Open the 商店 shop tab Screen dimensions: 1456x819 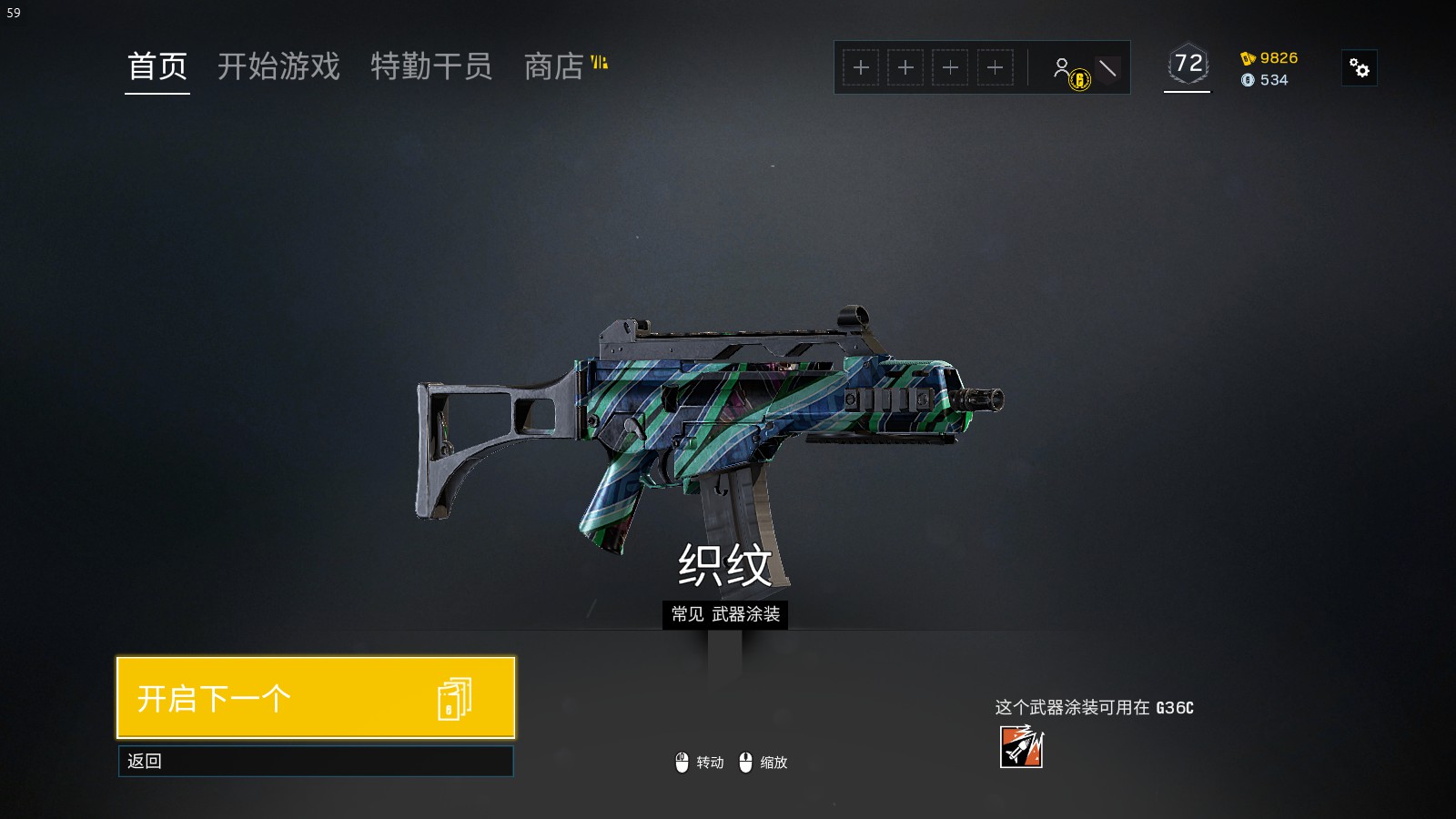(x=554, y=66)
